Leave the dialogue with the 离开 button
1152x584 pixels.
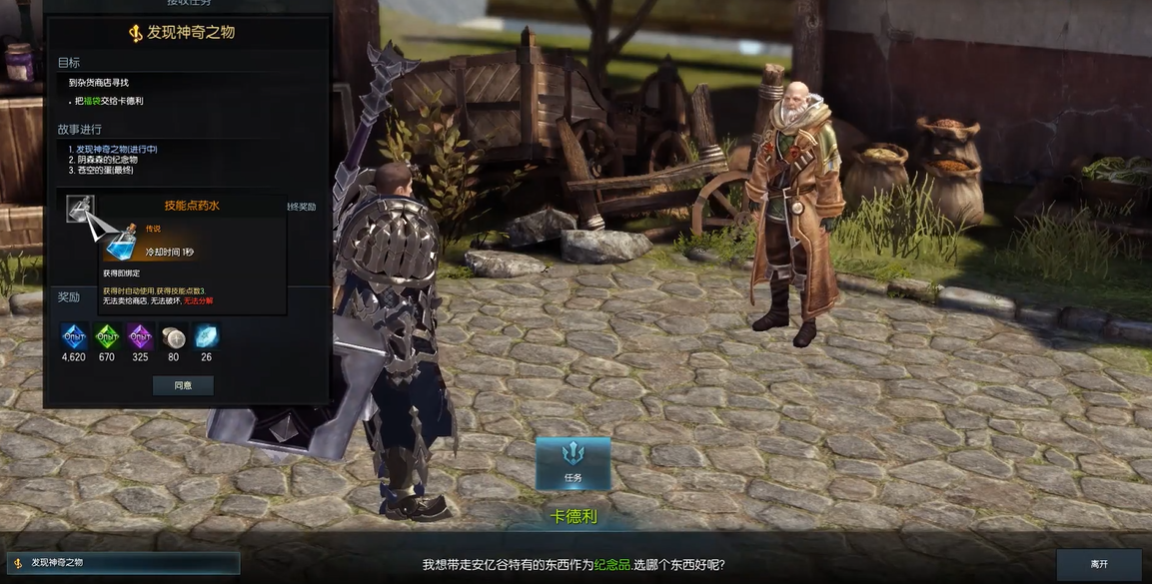pos(1098,564)
